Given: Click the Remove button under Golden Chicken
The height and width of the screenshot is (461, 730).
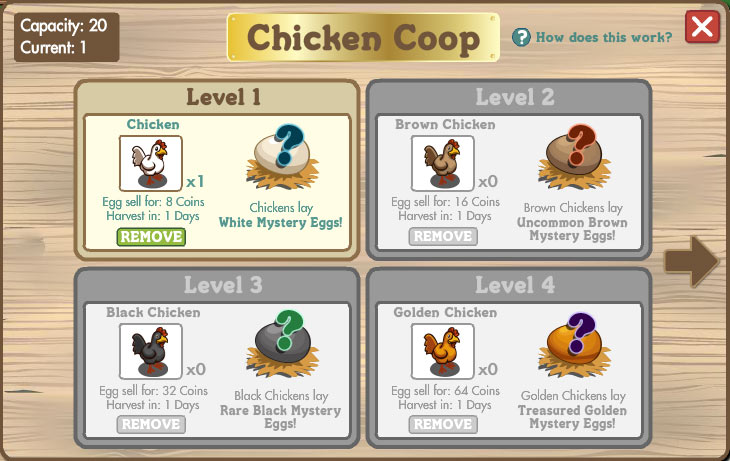Looking at the screenshot, I should 443,424.
